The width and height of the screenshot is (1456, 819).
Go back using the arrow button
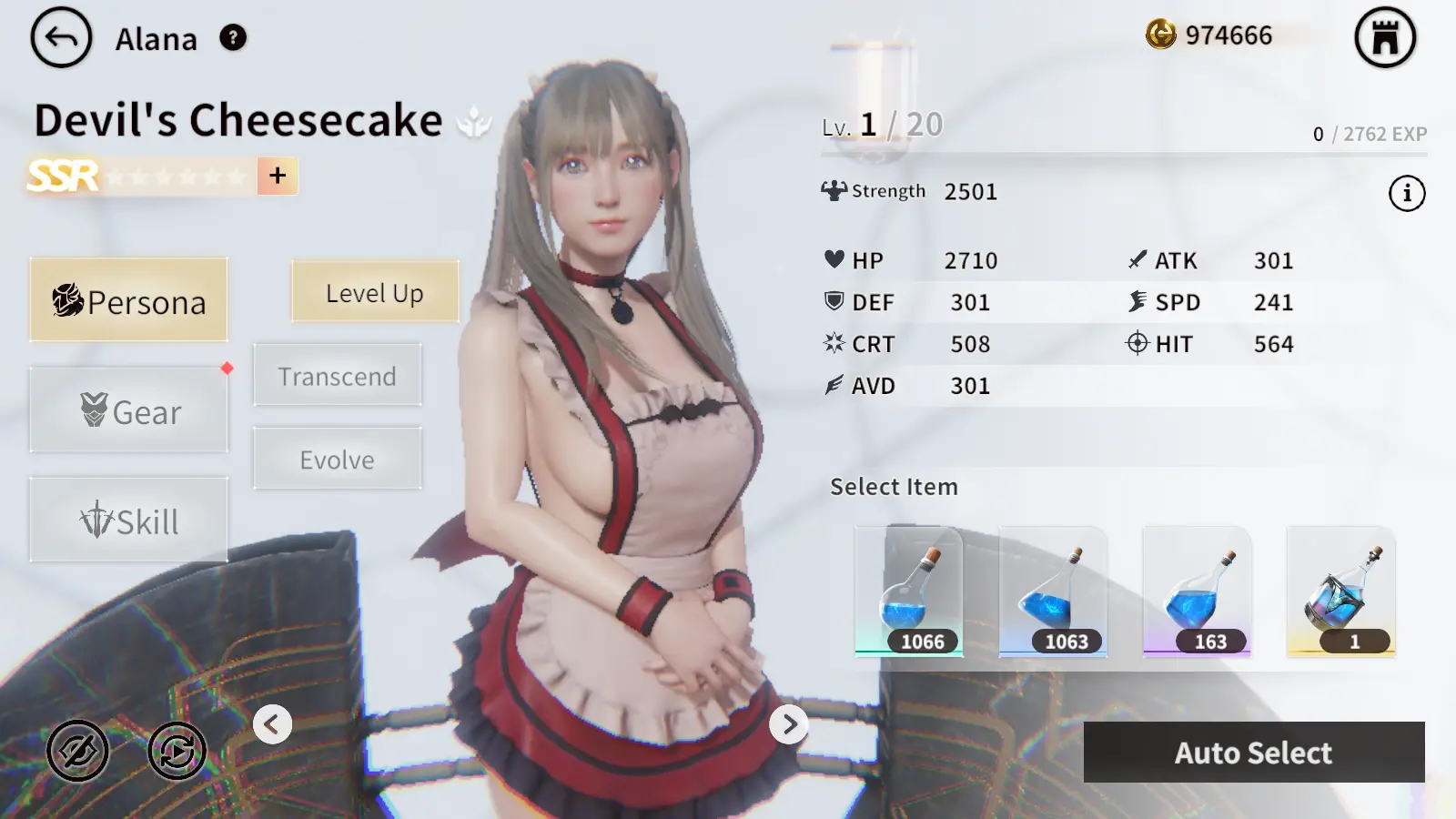pos(61,38)
